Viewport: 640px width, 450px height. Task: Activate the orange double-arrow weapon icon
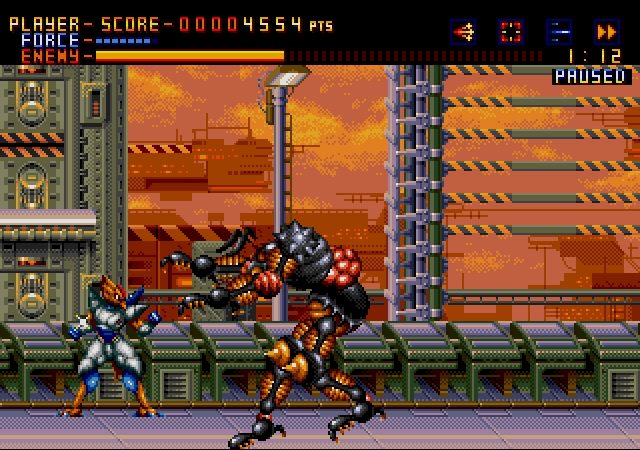[x=606, y=31]
